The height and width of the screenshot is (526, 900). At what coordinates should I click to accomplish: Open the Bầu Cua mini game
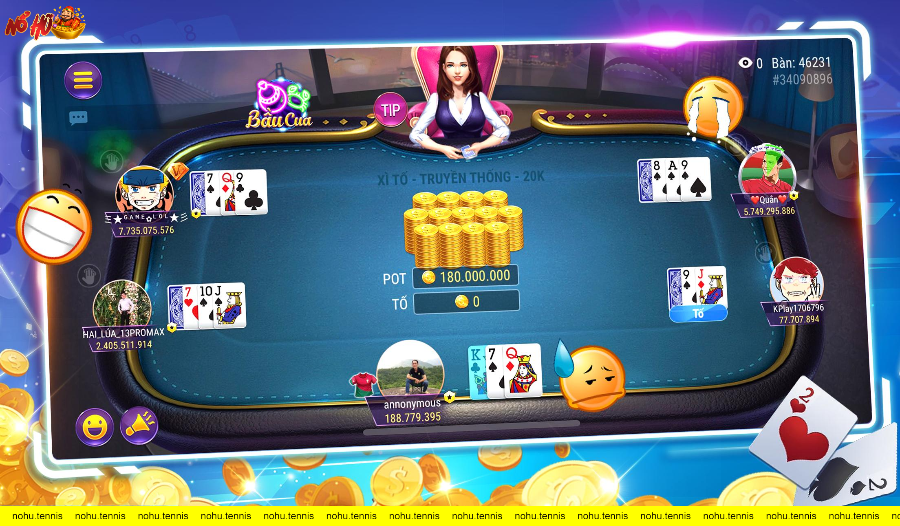(282, 105)
